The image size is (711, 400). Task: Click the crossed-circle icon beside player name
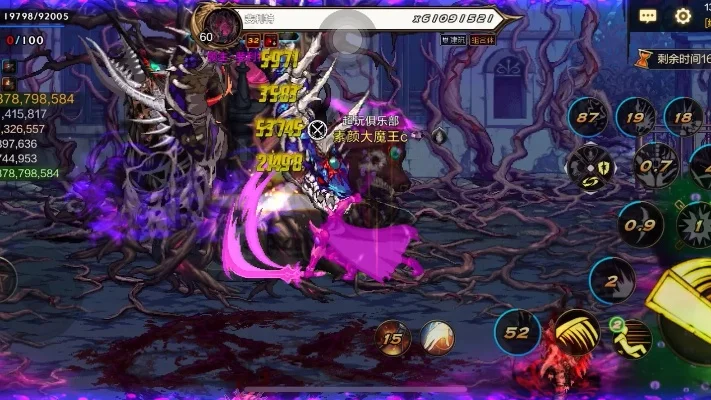[318, 129]
